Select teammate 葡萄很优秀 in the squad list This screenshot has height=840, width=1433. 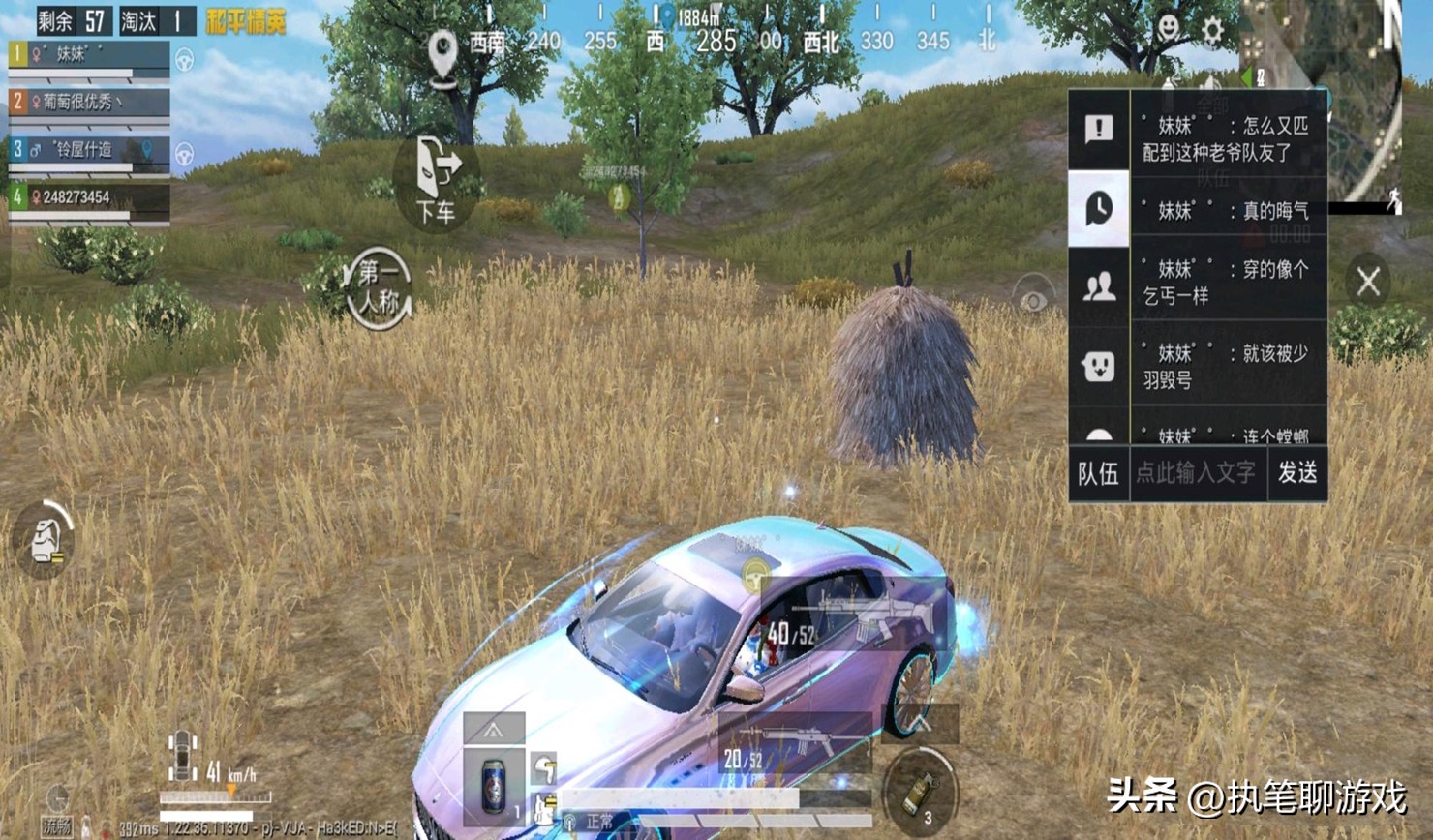coord(89,103)
